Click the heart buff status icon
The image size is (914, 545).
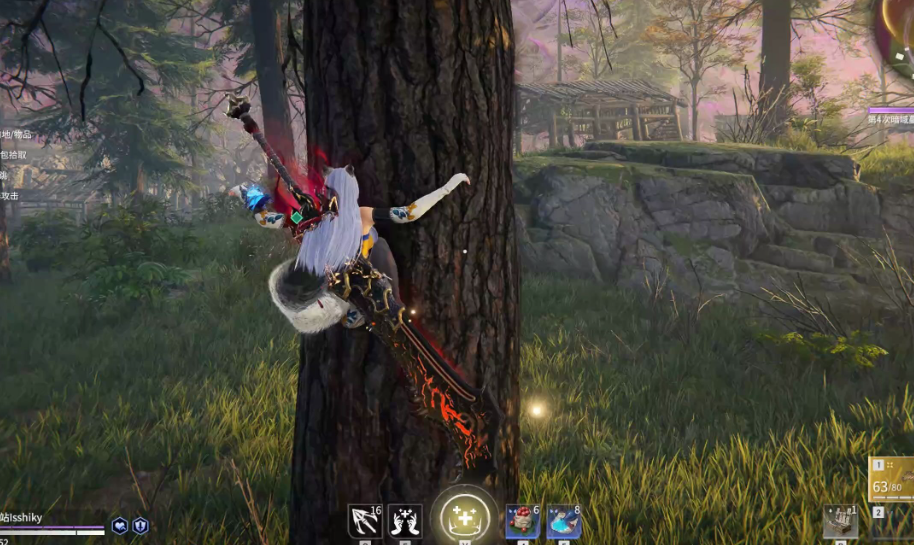tap(120, 525)
